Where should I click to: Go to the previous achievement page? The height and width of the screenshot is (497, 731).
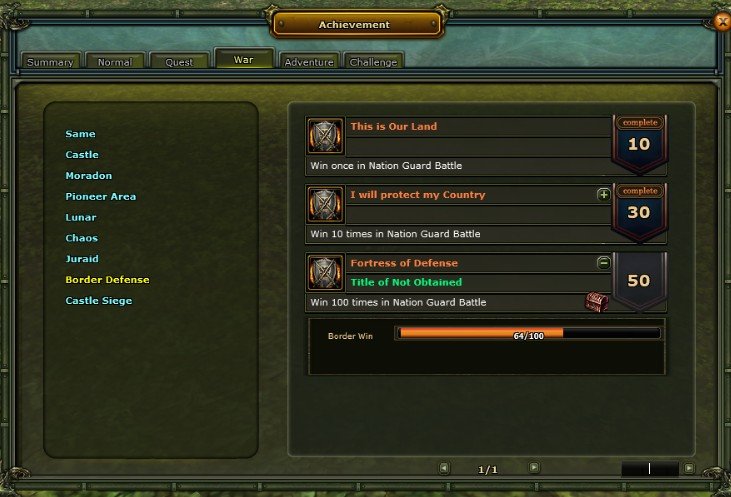444,467
